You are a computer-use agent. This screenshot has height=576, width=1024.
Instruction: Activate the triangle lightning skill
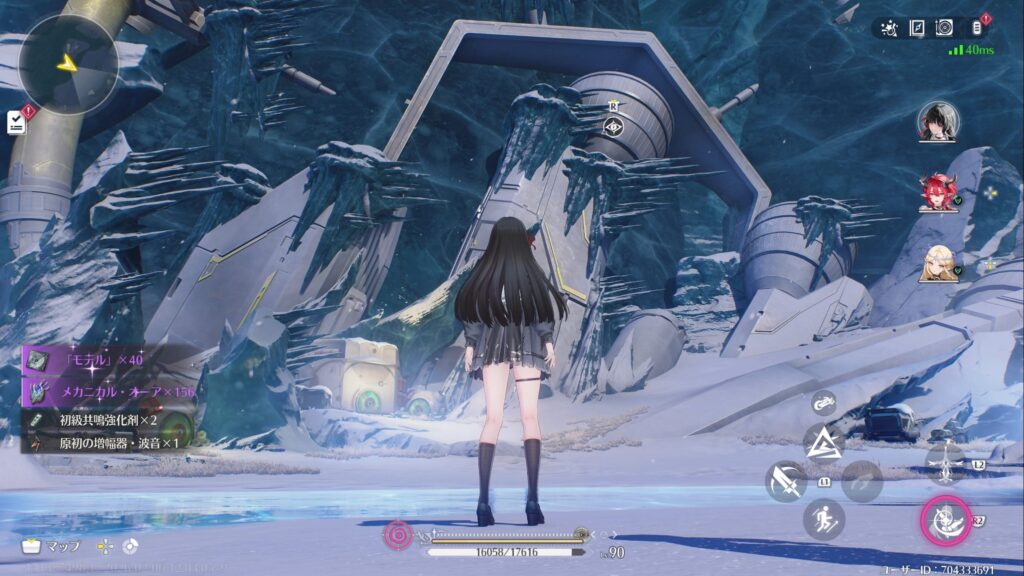(x=824, y=441)
